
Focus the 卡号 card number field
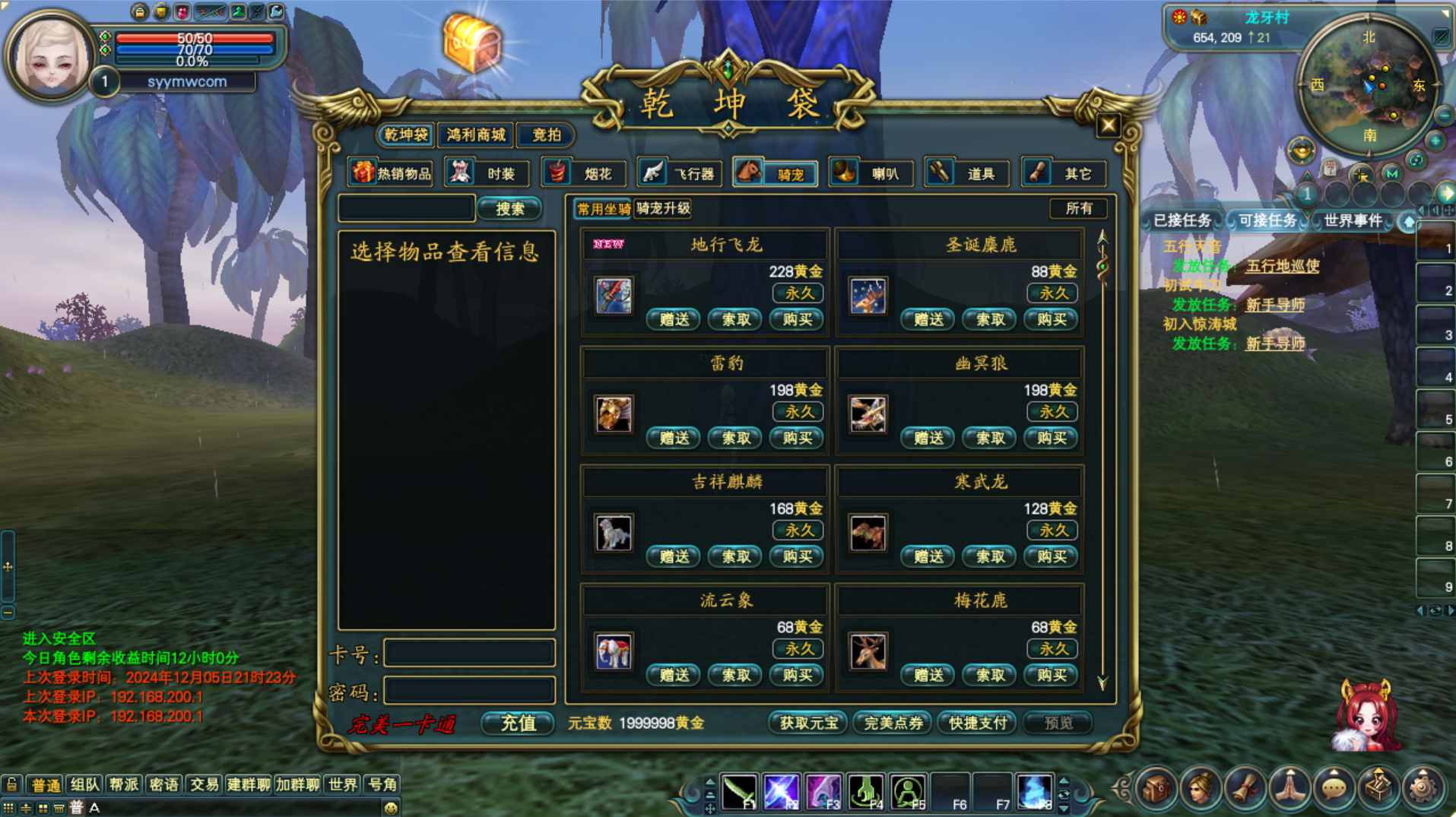pos(469,653)
